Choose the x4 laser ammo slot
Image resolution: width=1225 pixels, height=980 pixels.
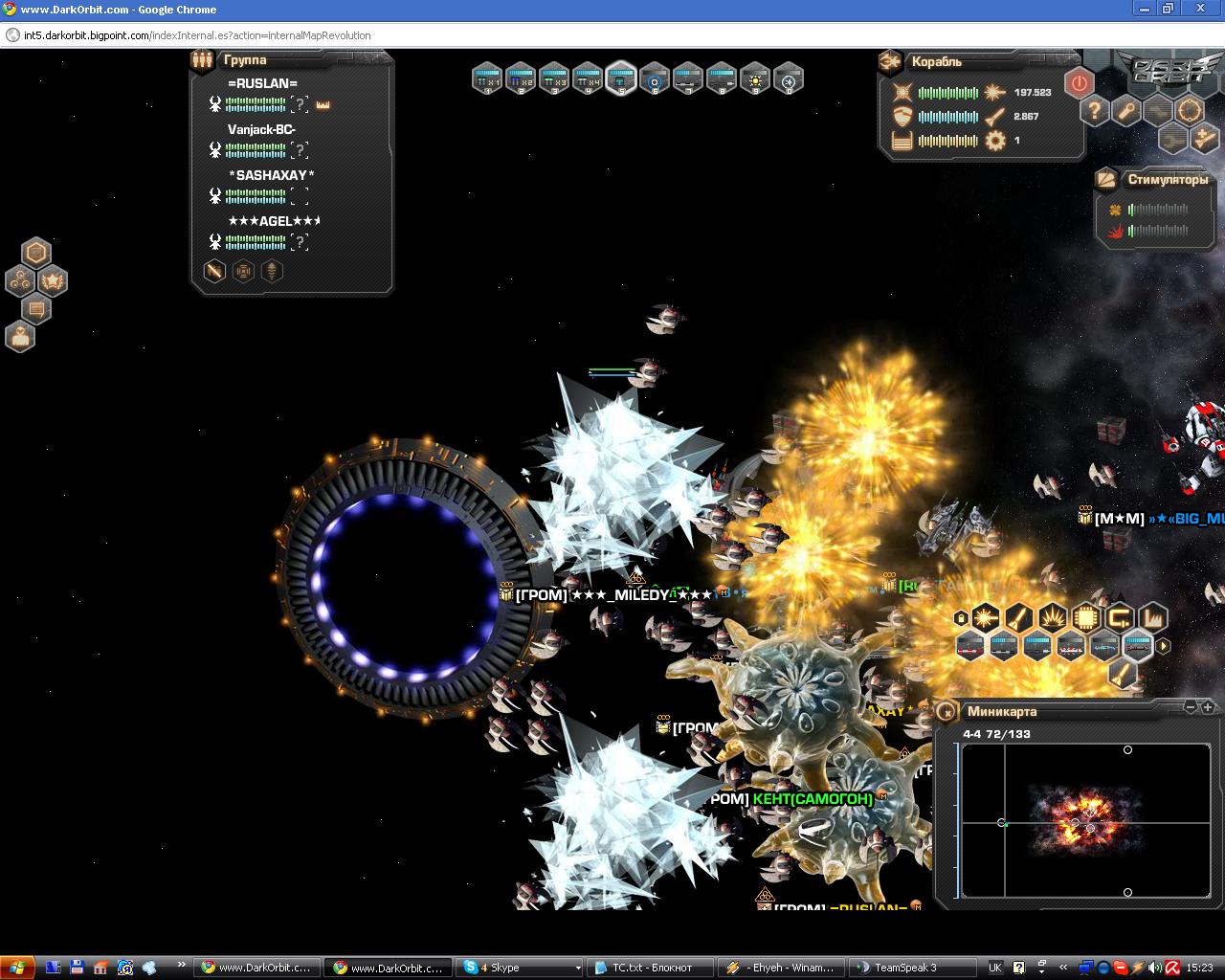point(588,78)
